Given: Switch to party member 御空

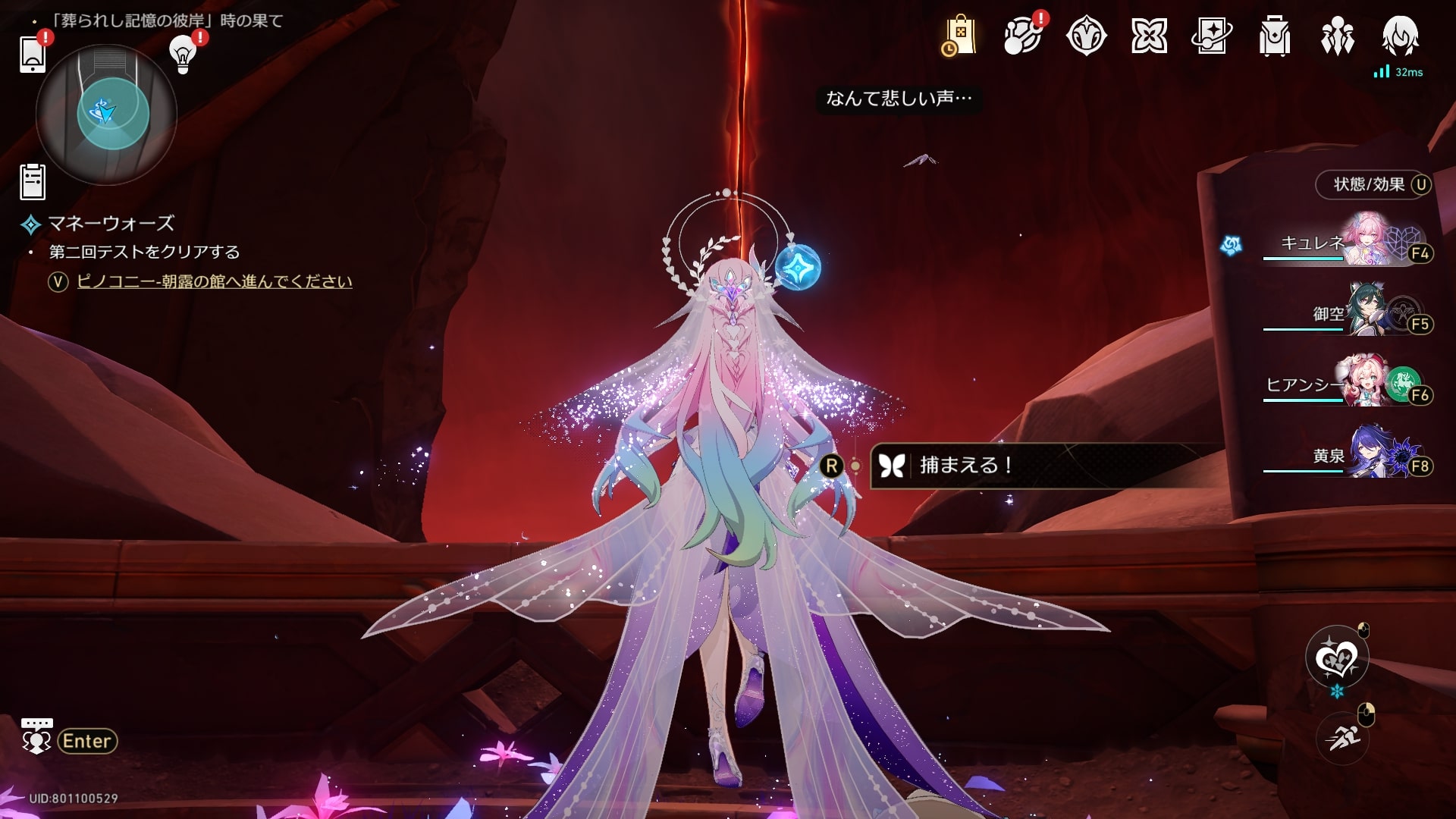Looking at the screenshot, I should (x=1347, y=312).
